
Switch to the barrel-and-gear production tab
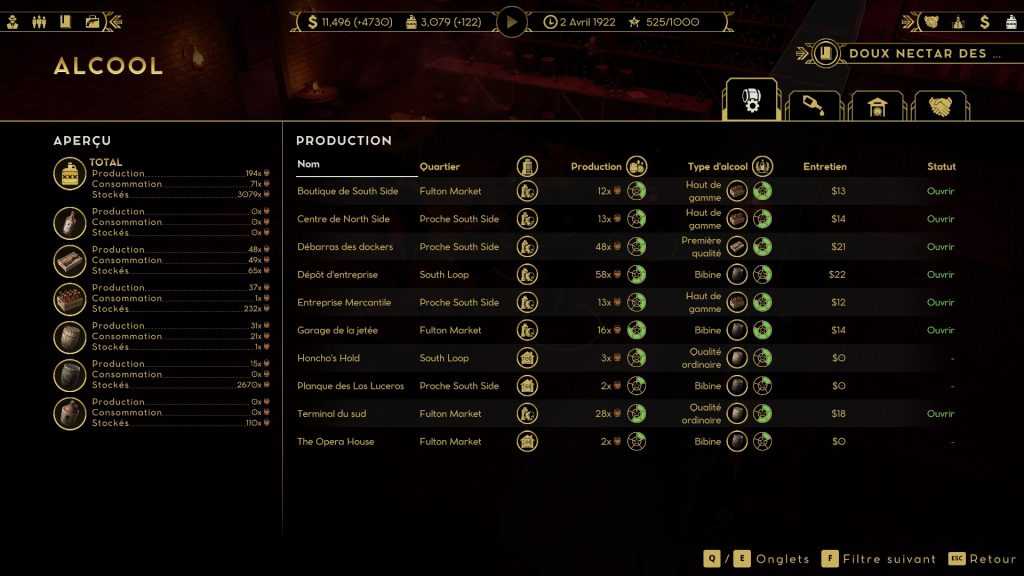pos(750,102)
